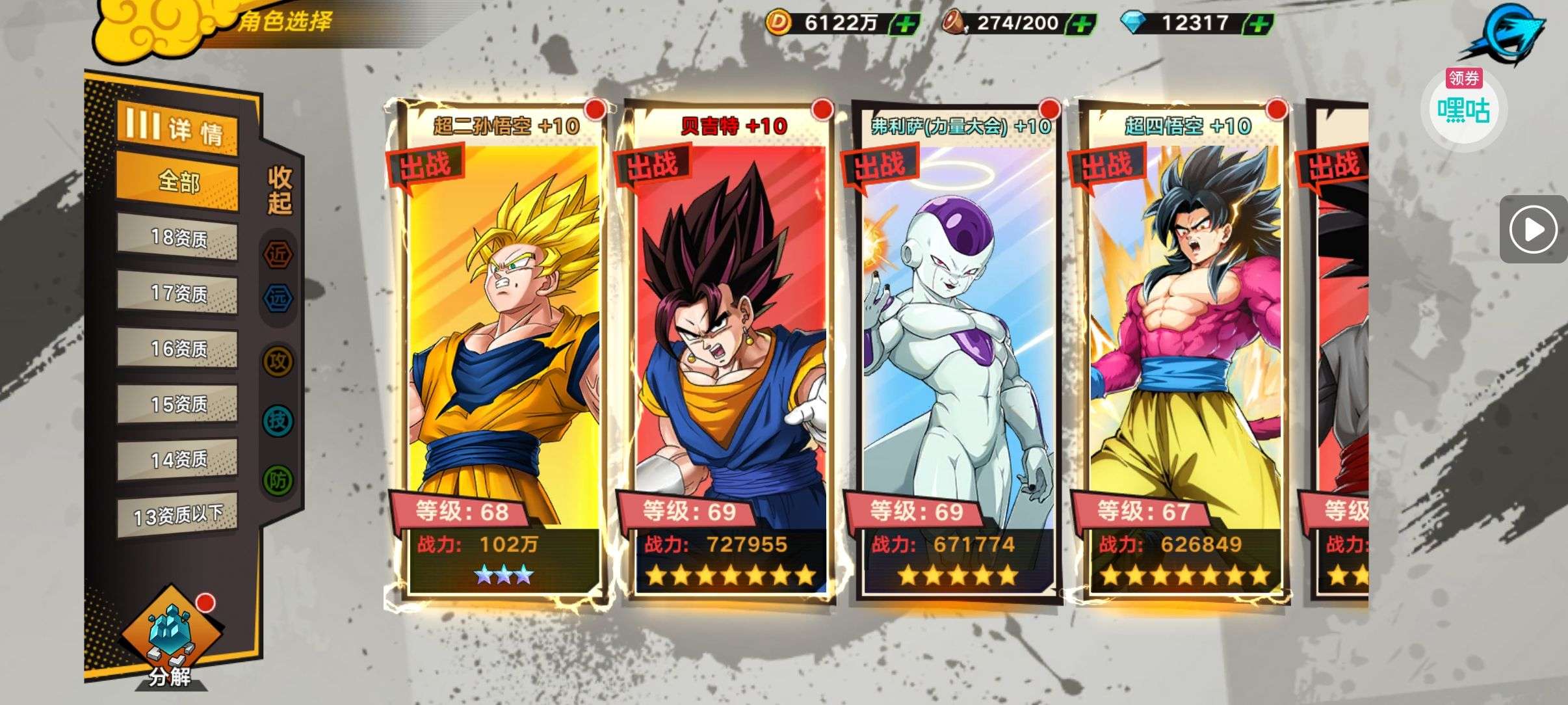The image size is (1568, 705).
Task: Show 13资质以下 characters
Action: tap(177, 516)
